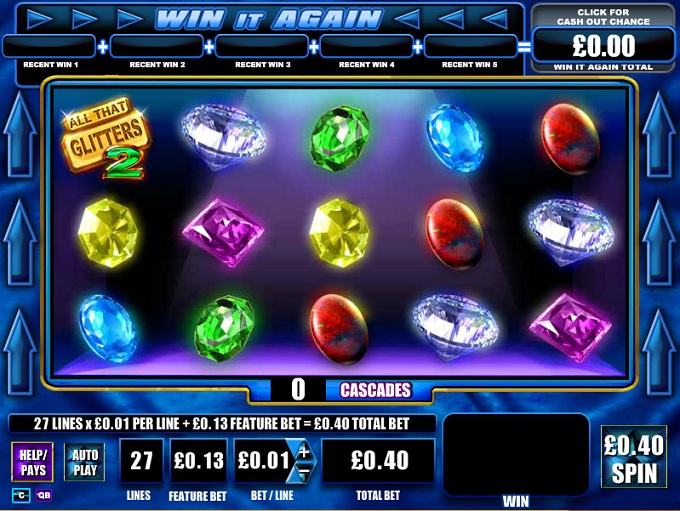Spin the reels for £0.40
The image size is (680, 511).
coord(633,456)
